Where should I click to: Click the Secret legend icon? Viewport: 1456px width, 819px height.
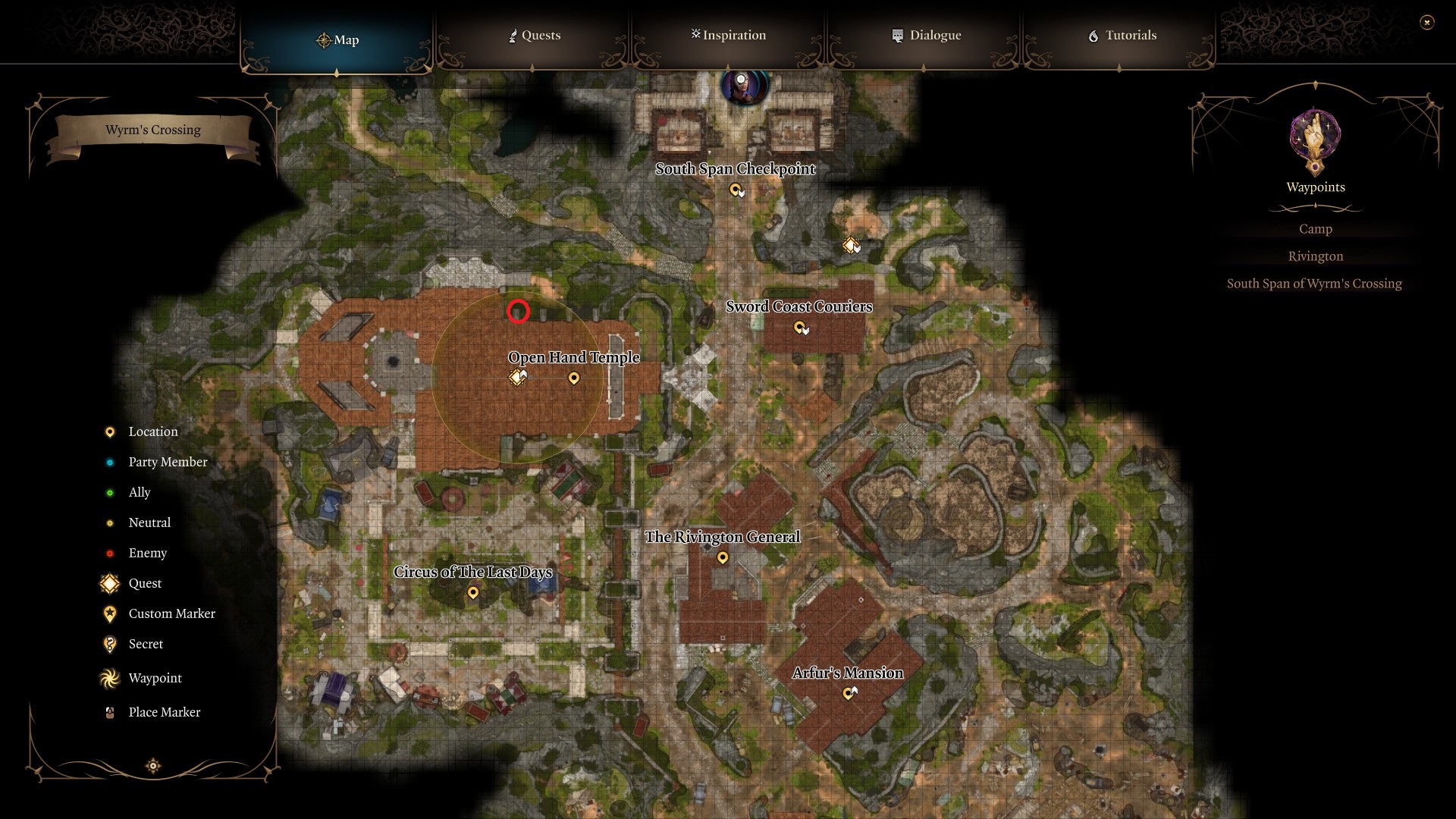(108, 644)
